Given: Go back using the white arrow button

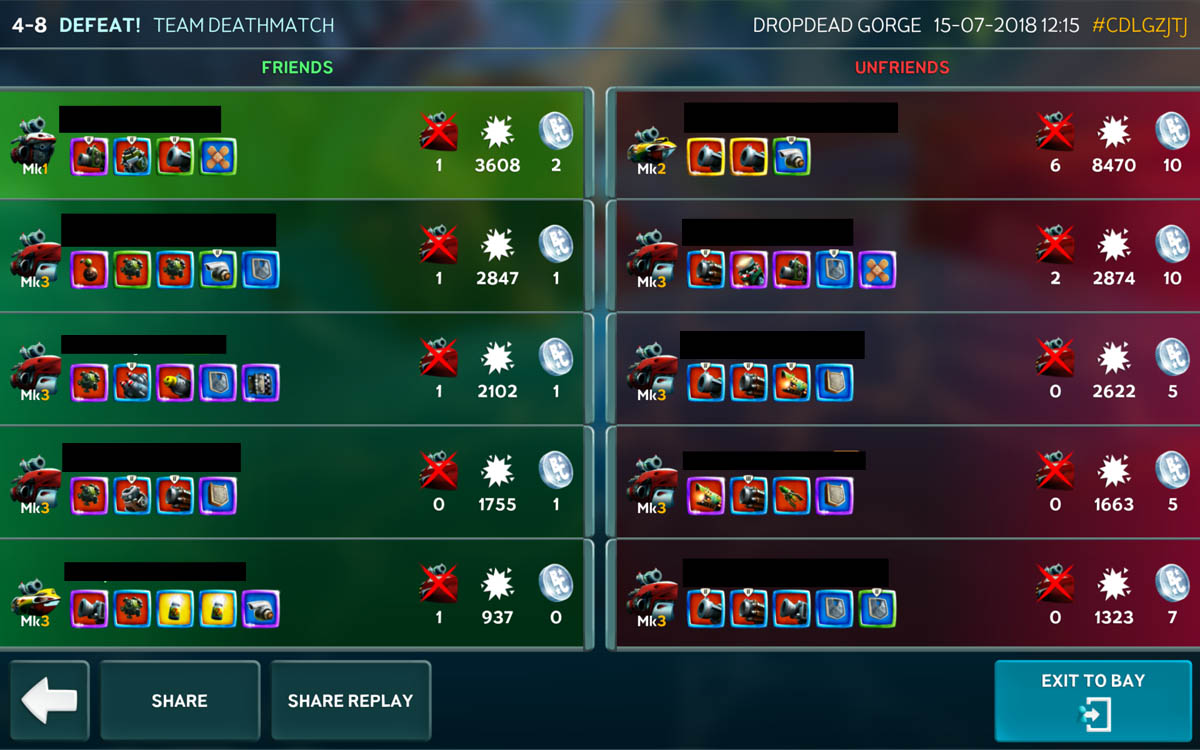Looking at the screenshot, I should point(49,700).
